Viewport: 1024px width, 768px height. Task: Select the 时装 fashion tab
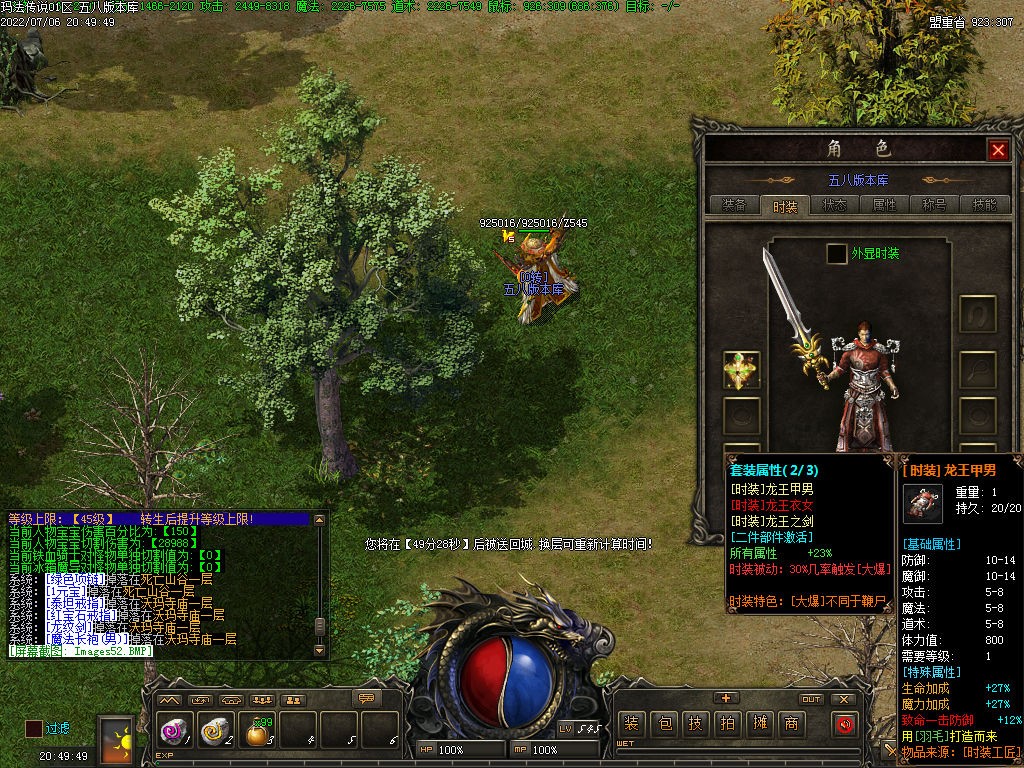pyautogui.click(x=785, y=206)
